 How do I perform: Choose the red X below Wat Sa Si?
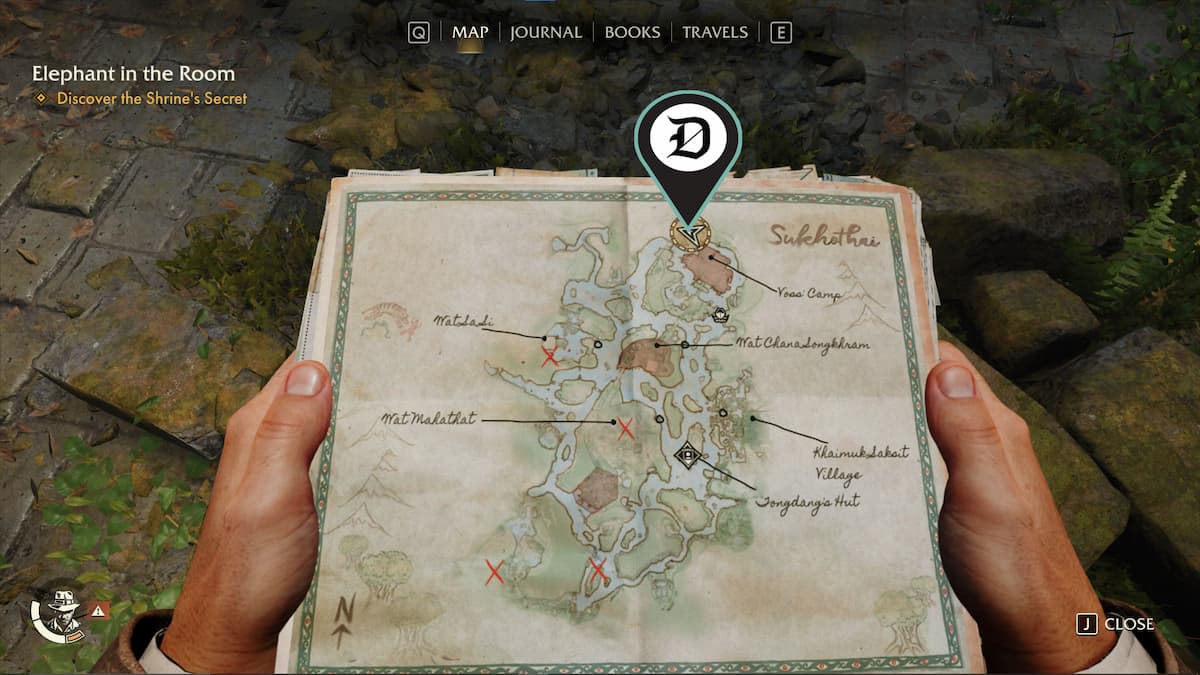tap(549, 355)
